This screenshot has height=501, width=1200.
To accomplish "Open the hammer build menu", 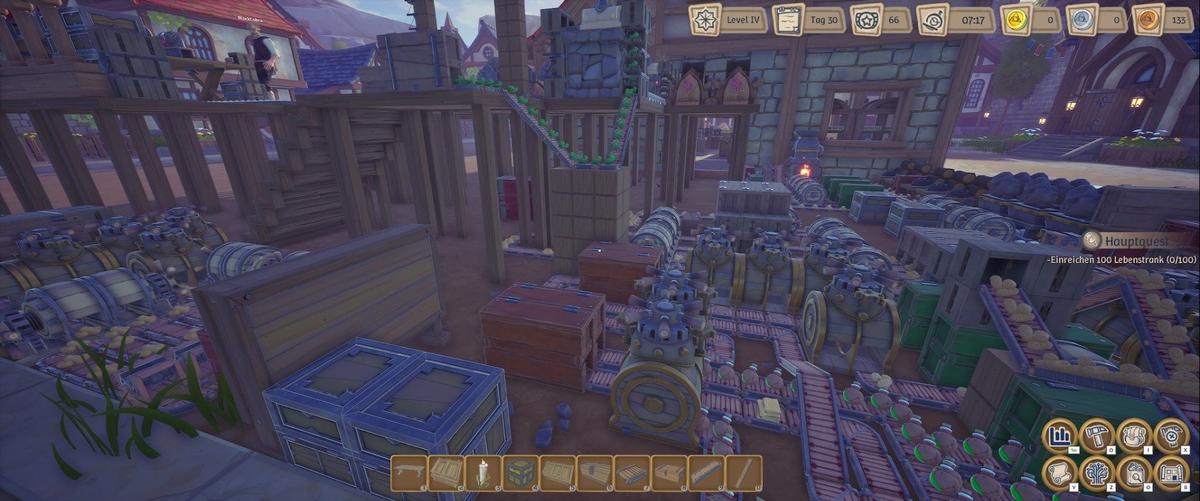I will (x=1098, y=437).
